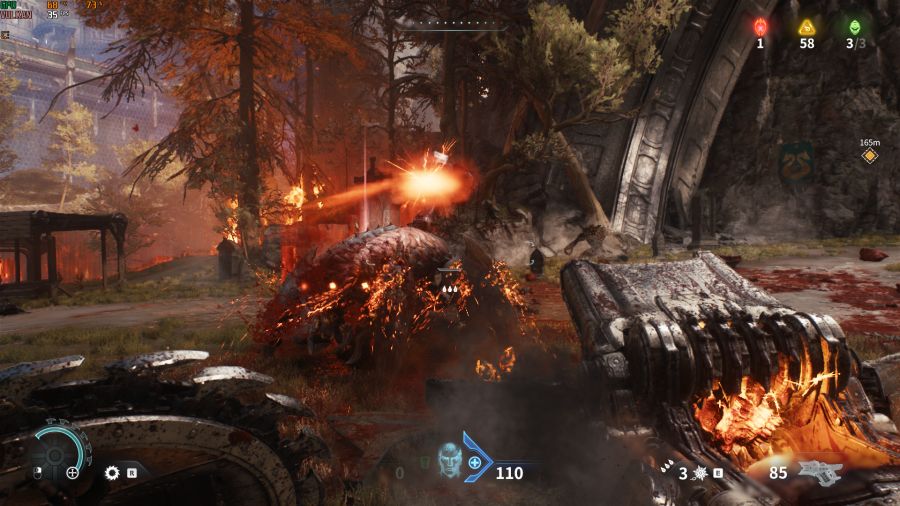Select the yellow gold triangle currency icon

tap(806, 27)
